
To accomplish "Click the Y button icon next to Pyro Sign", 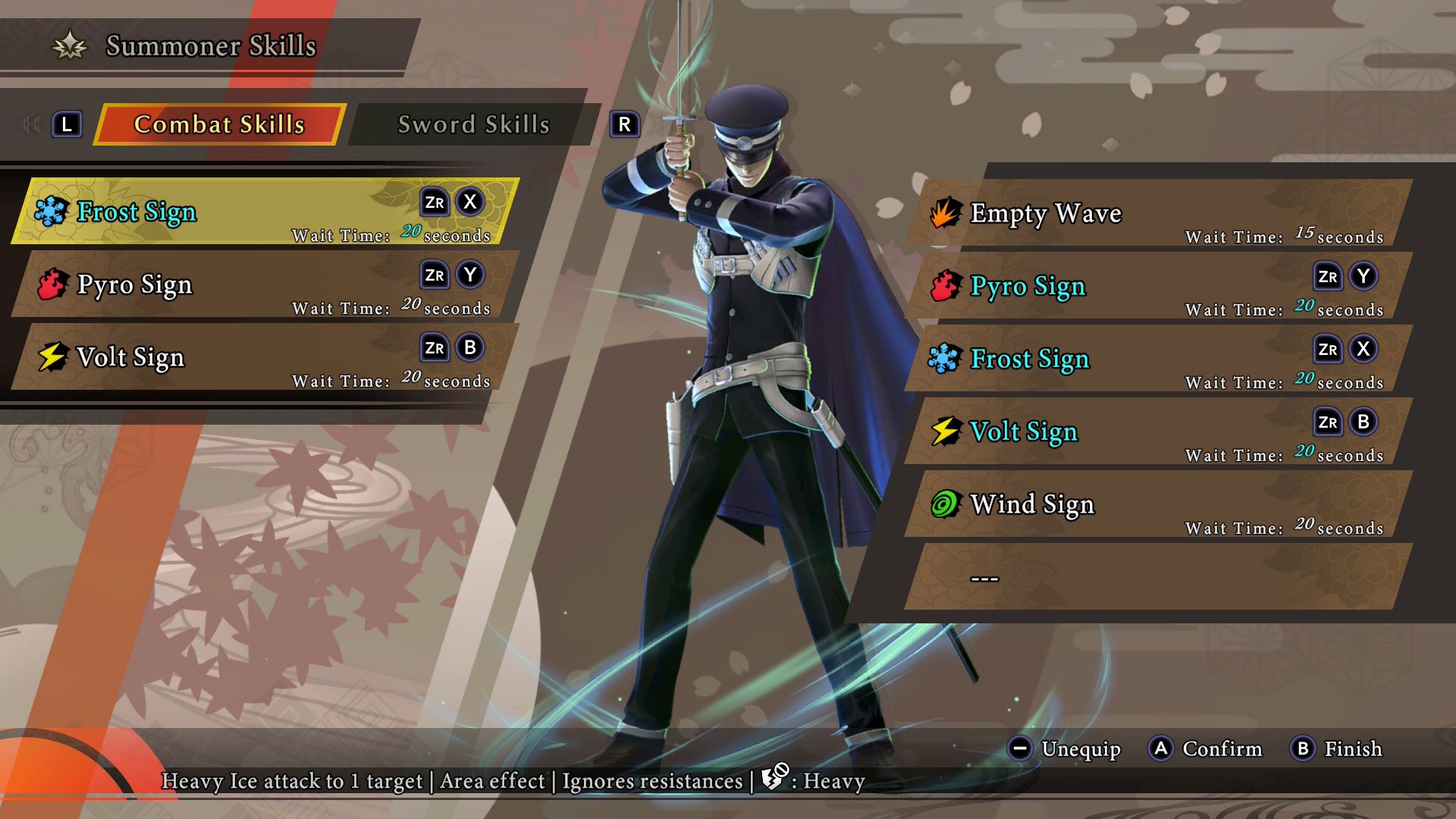I will pyautogui.click(x=470, y=276).
